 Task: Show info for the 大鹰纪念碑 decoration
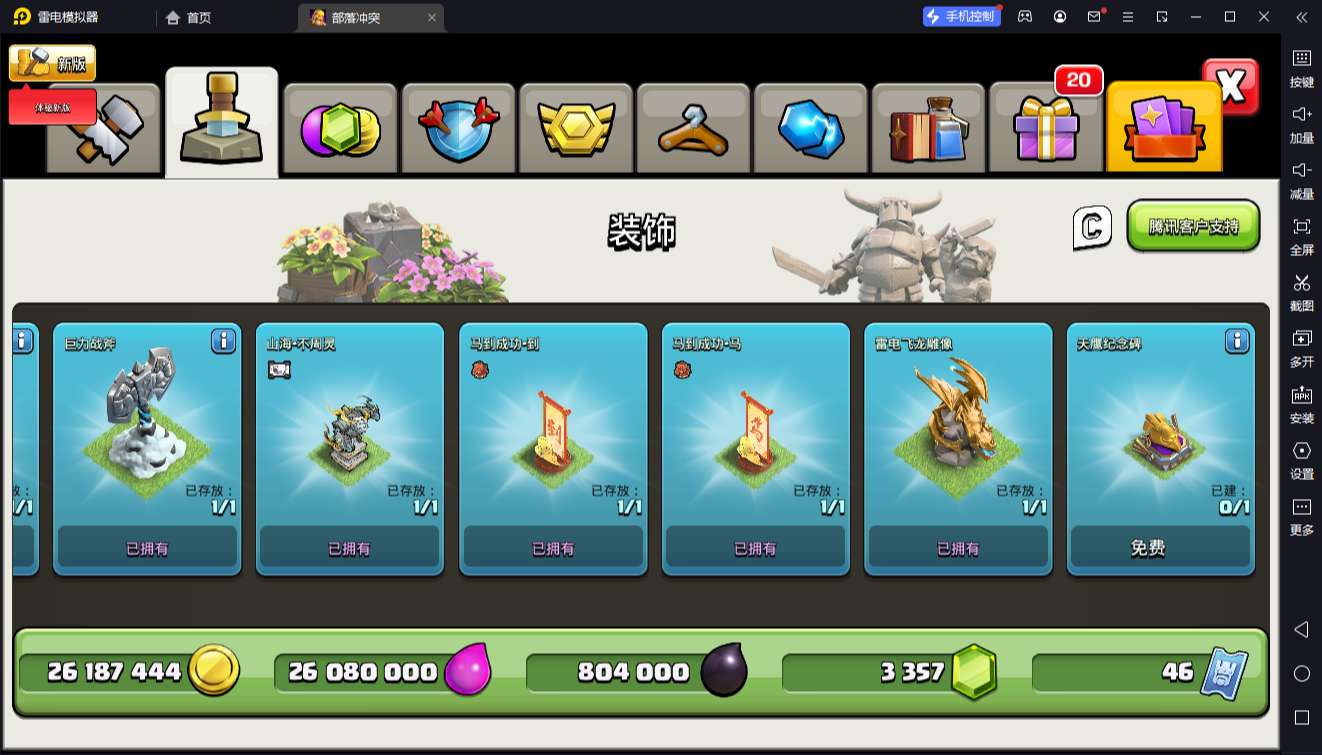(1237, 342)
